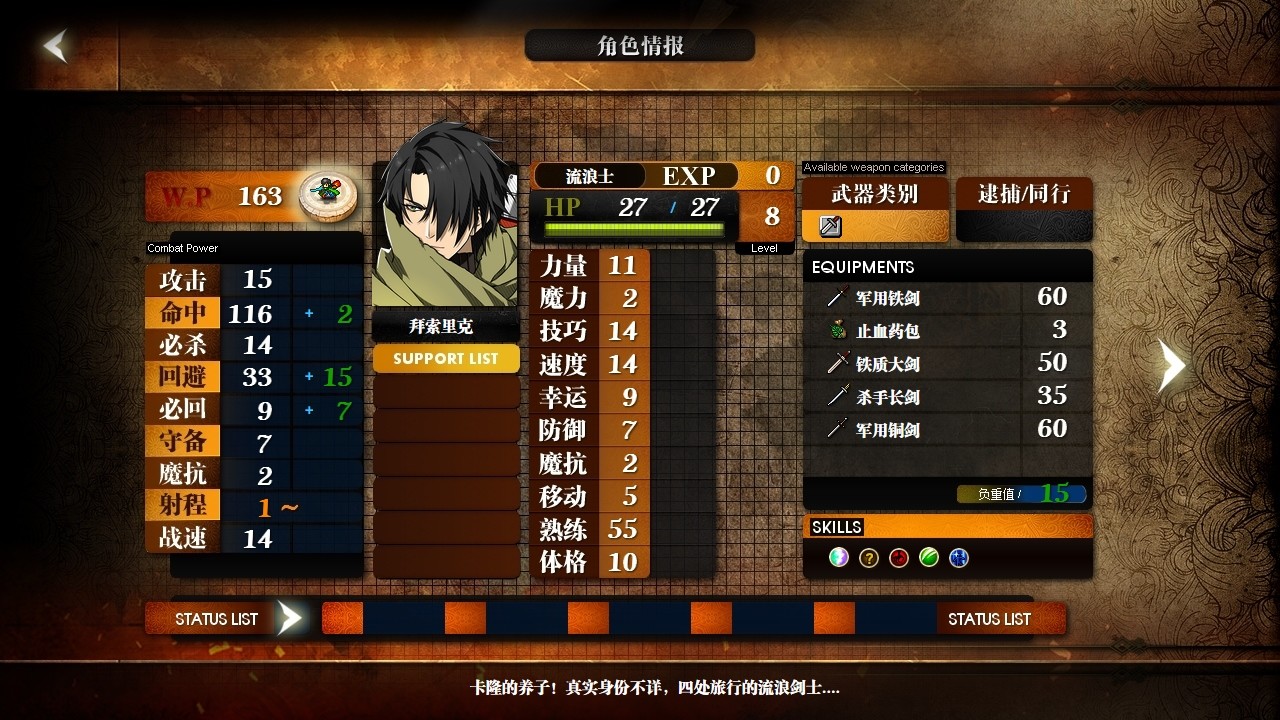
Task: Switch to the 逮捕/同行 tab
Action: pos(1024,196)
